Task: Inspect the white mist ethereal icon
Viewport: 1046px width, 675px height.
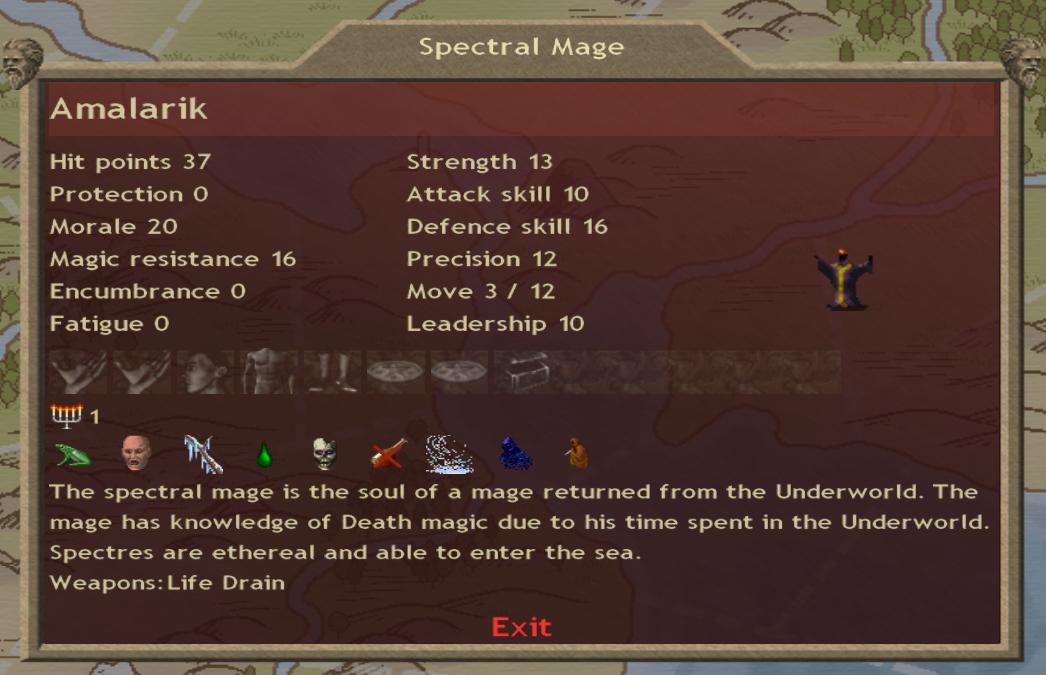Action: click(x=449, y=454)
